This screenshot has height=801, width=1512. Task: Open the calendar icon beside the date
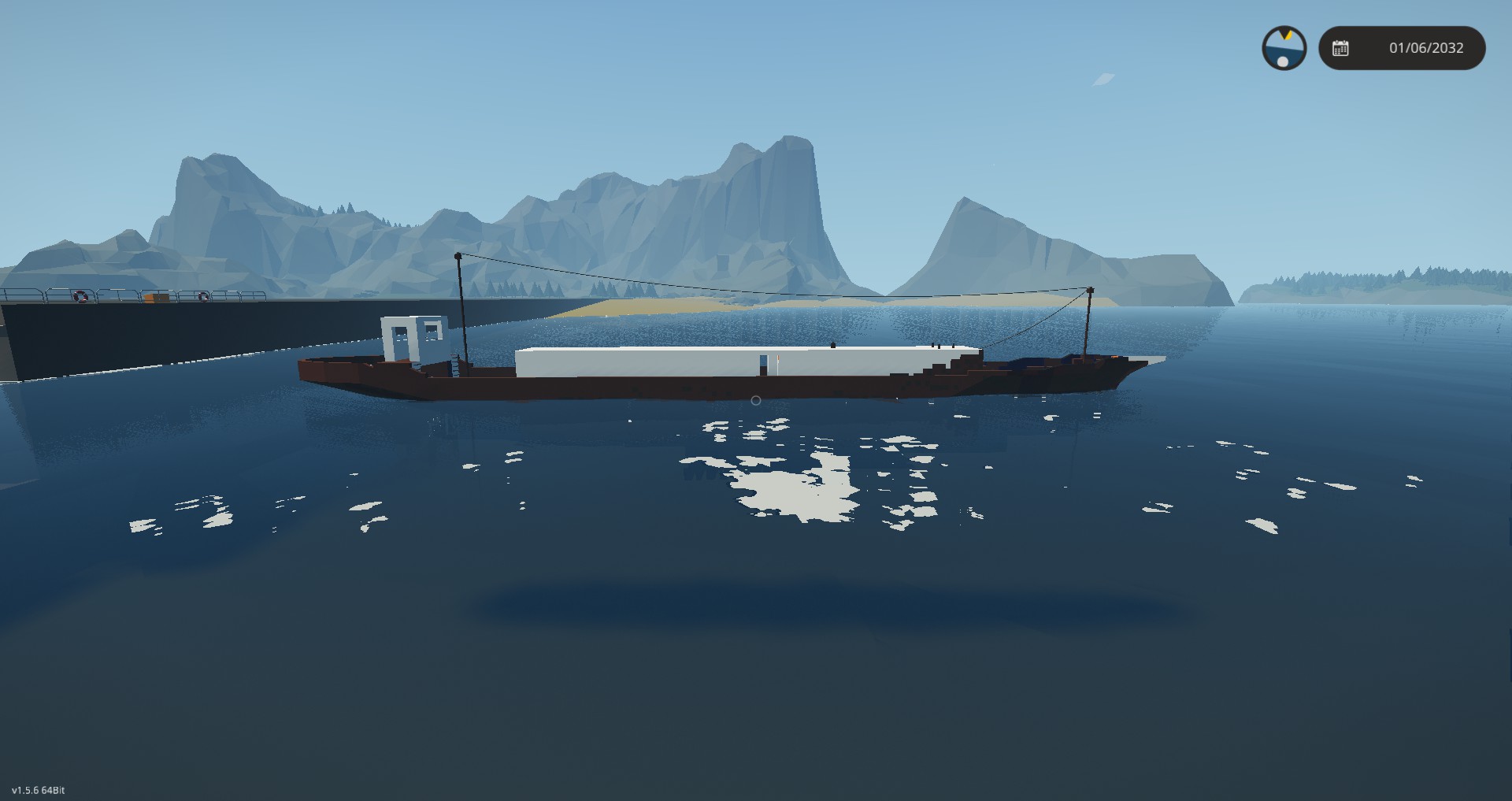tap(1340, 48)
